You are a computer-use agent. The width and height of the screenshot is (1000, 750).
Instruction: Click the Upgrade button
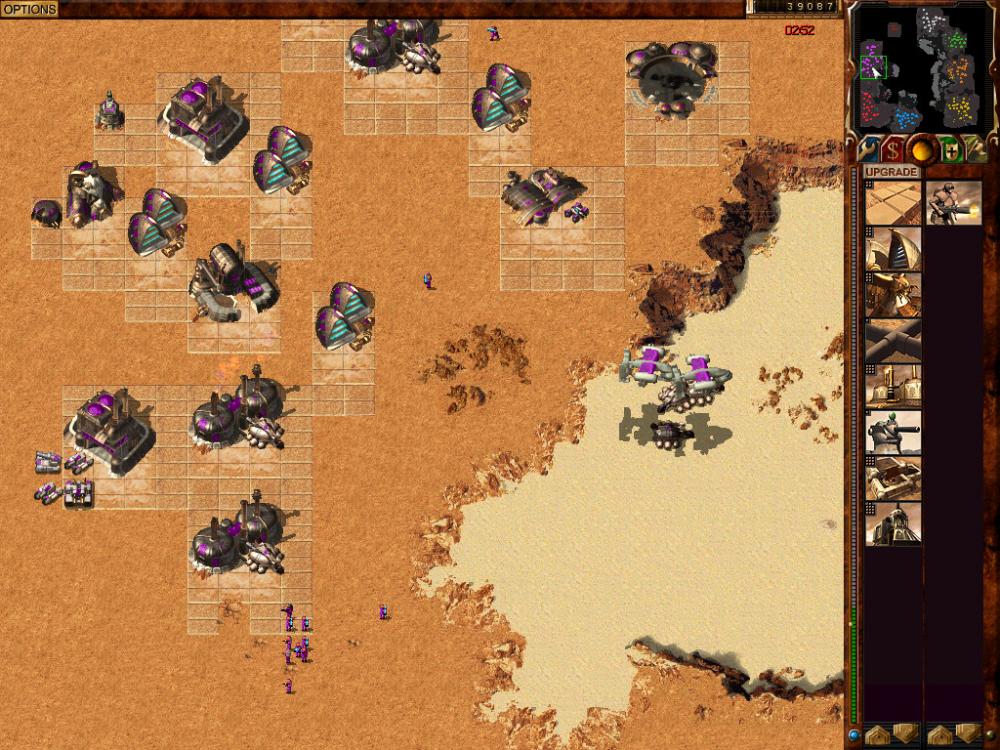click(891, 172)
